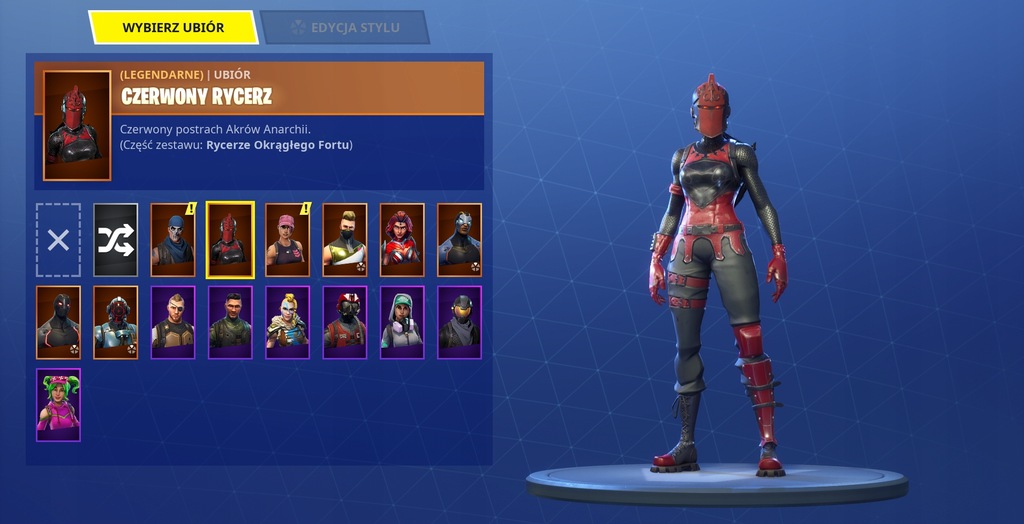Select the skull-face blue bandana outfit
Viewport: 1024px width, 524px height.
click(173, 240)
